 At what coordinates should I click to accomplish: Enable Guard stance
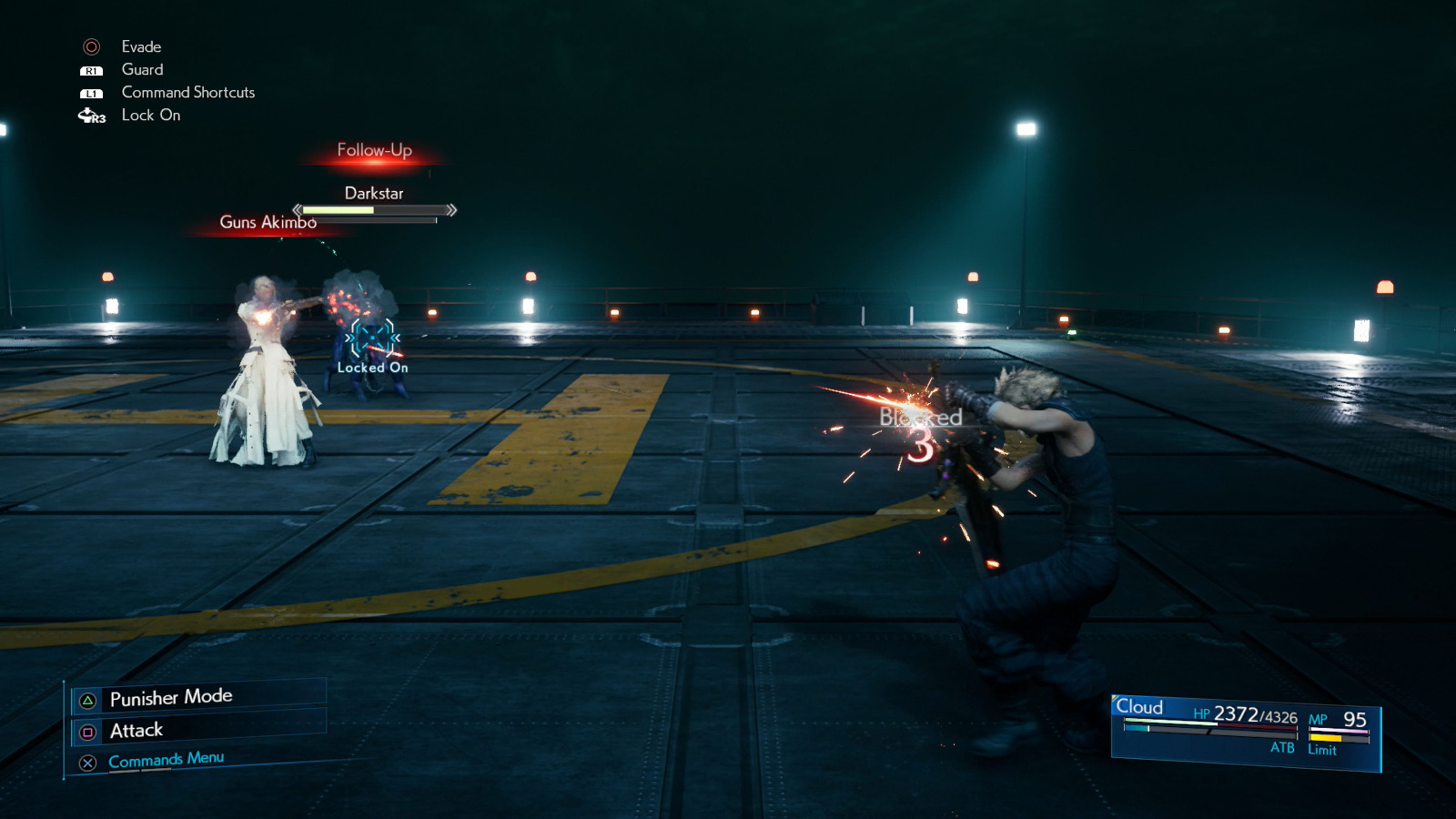coord(141,69)
